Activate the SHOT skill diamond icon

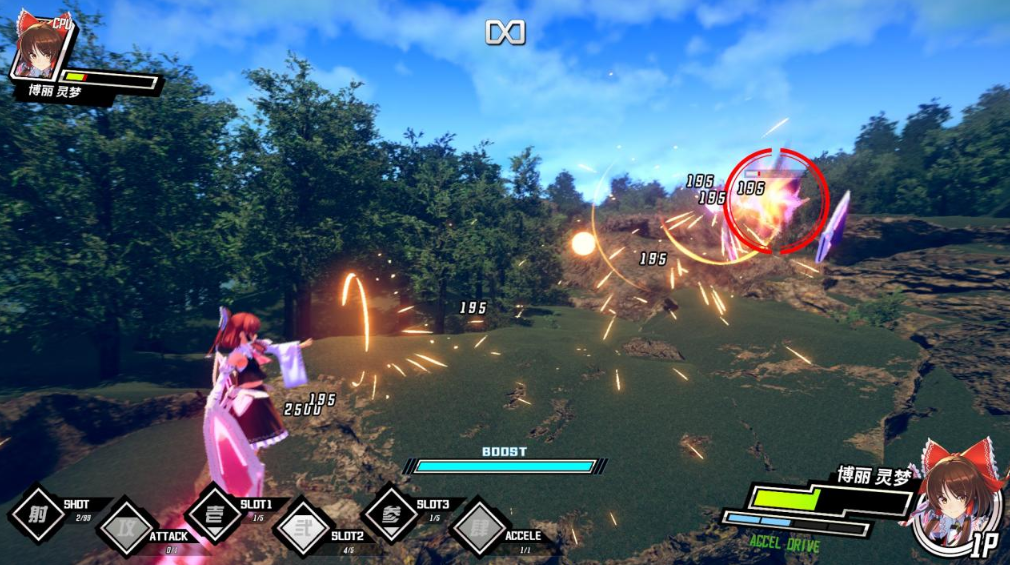point(38,513)
